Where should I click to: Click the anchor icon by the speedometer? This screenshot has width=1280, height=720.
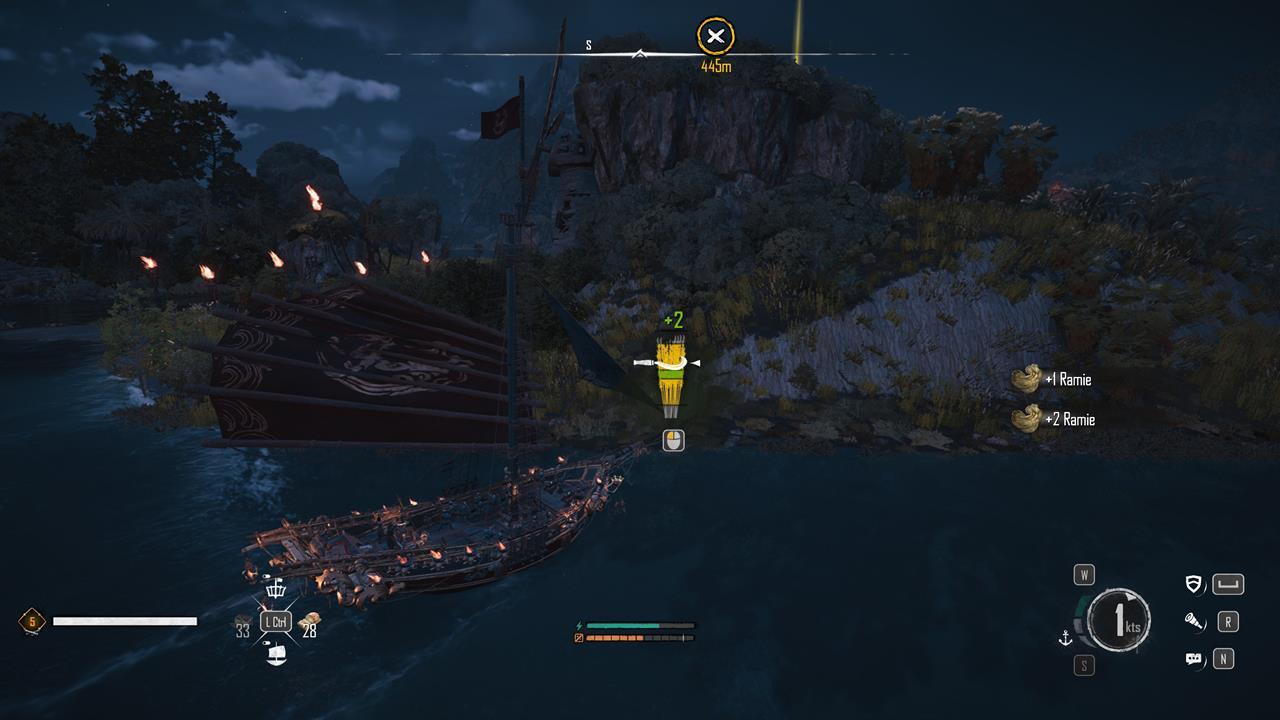[x=1066, y=638]
